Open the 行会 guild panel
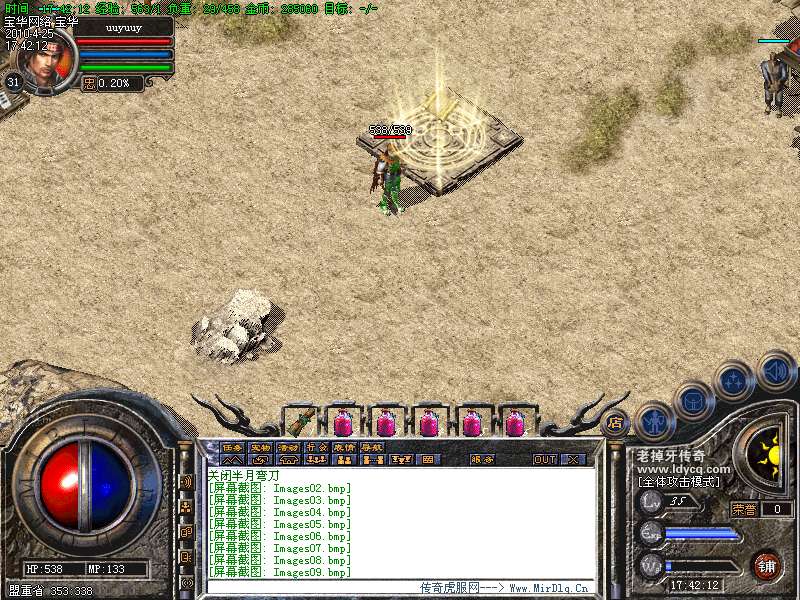Screen dimensions: 800x600 (316, 448)
